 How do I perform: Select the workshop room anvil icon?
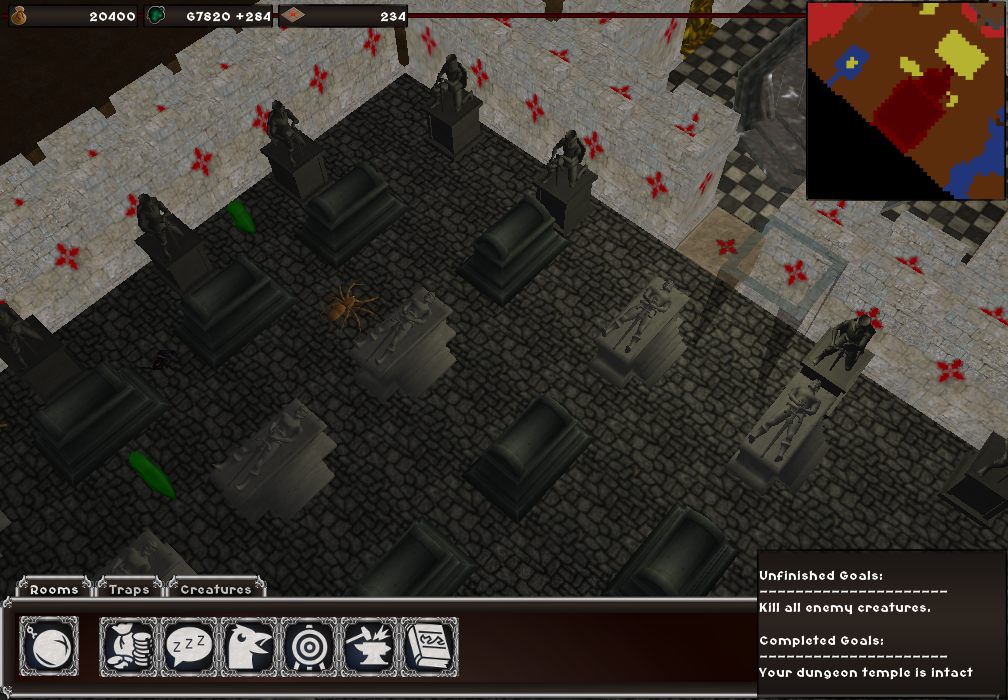click(x=370, y=646)
